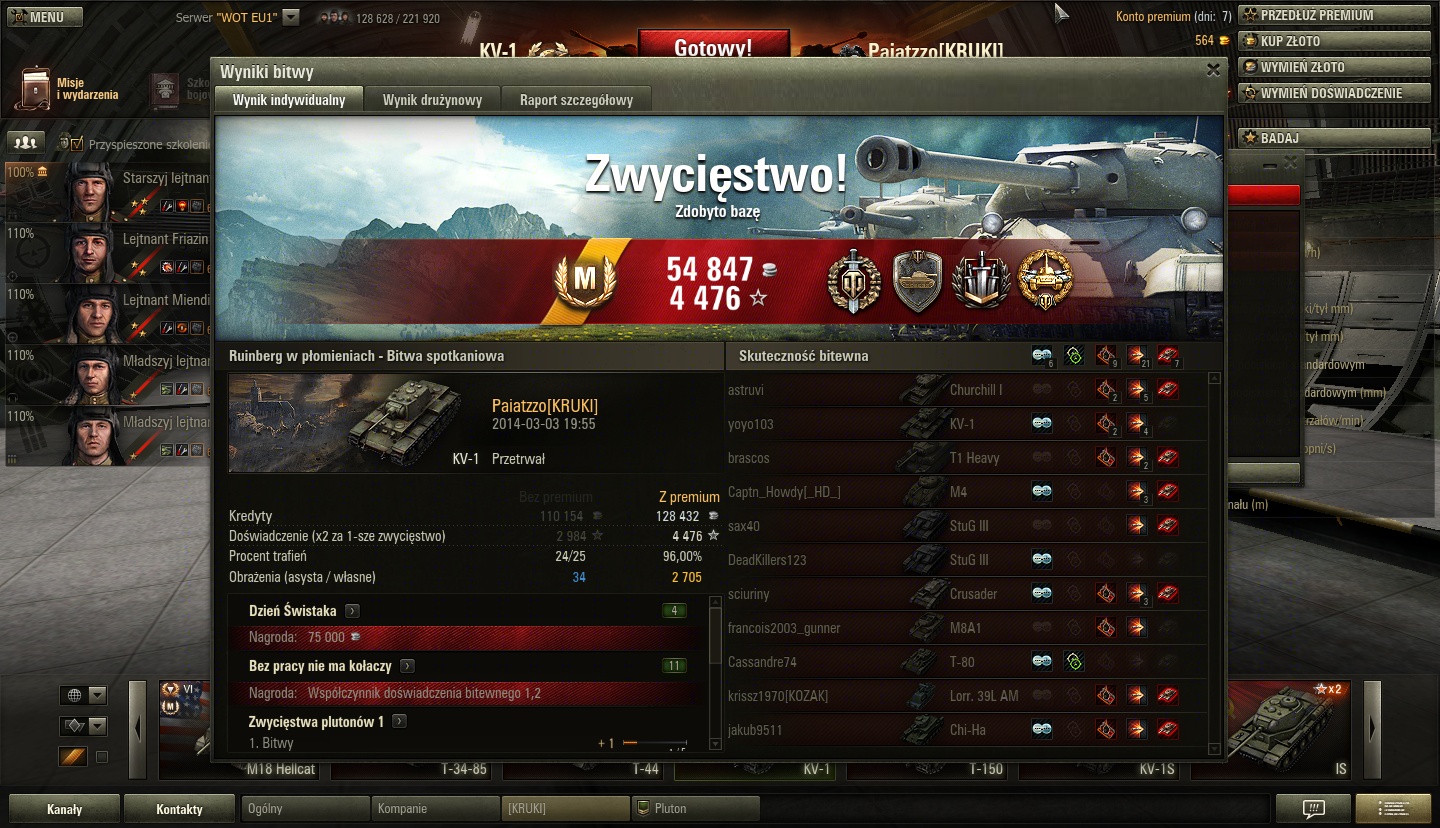Expand Bez pracy nie ma kołaczy mission
This screenshot has height=828, width=1440.
pos(407,666)
